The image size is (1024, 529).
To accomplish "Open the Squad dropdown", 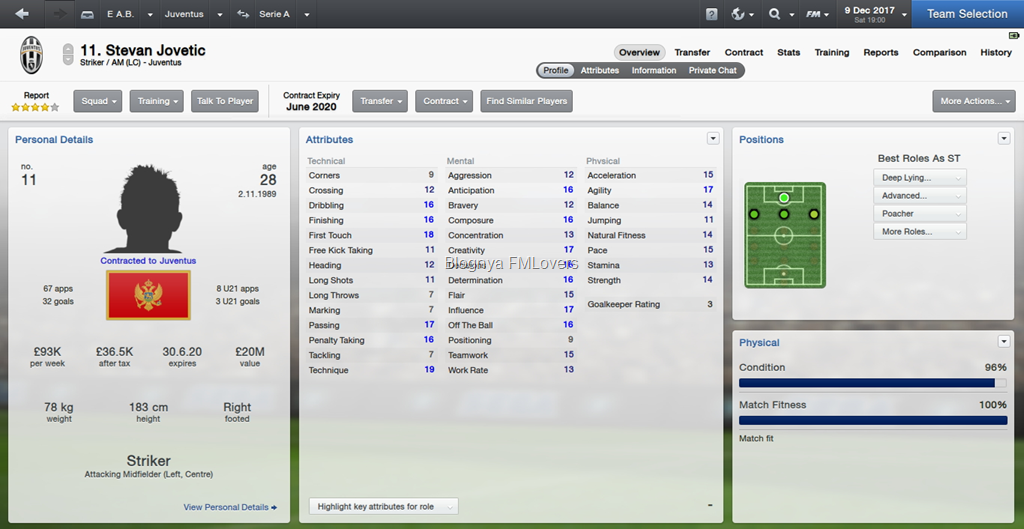I will 99,101.
